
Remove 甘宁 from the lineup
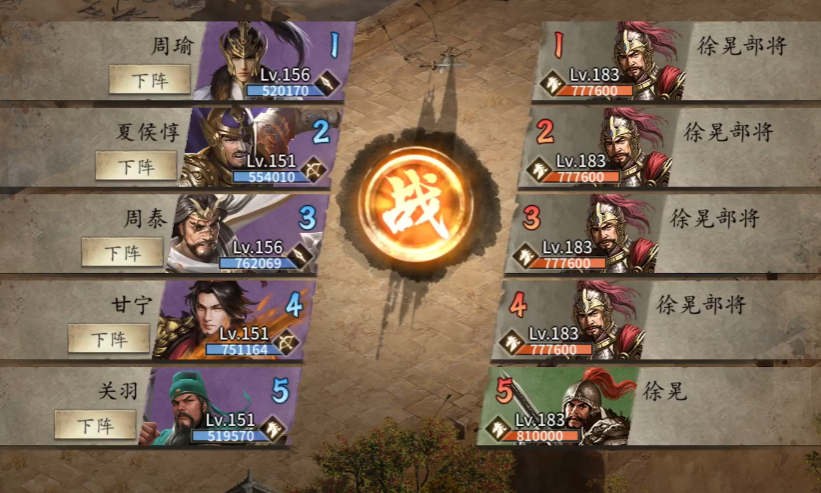coord(109,339)
